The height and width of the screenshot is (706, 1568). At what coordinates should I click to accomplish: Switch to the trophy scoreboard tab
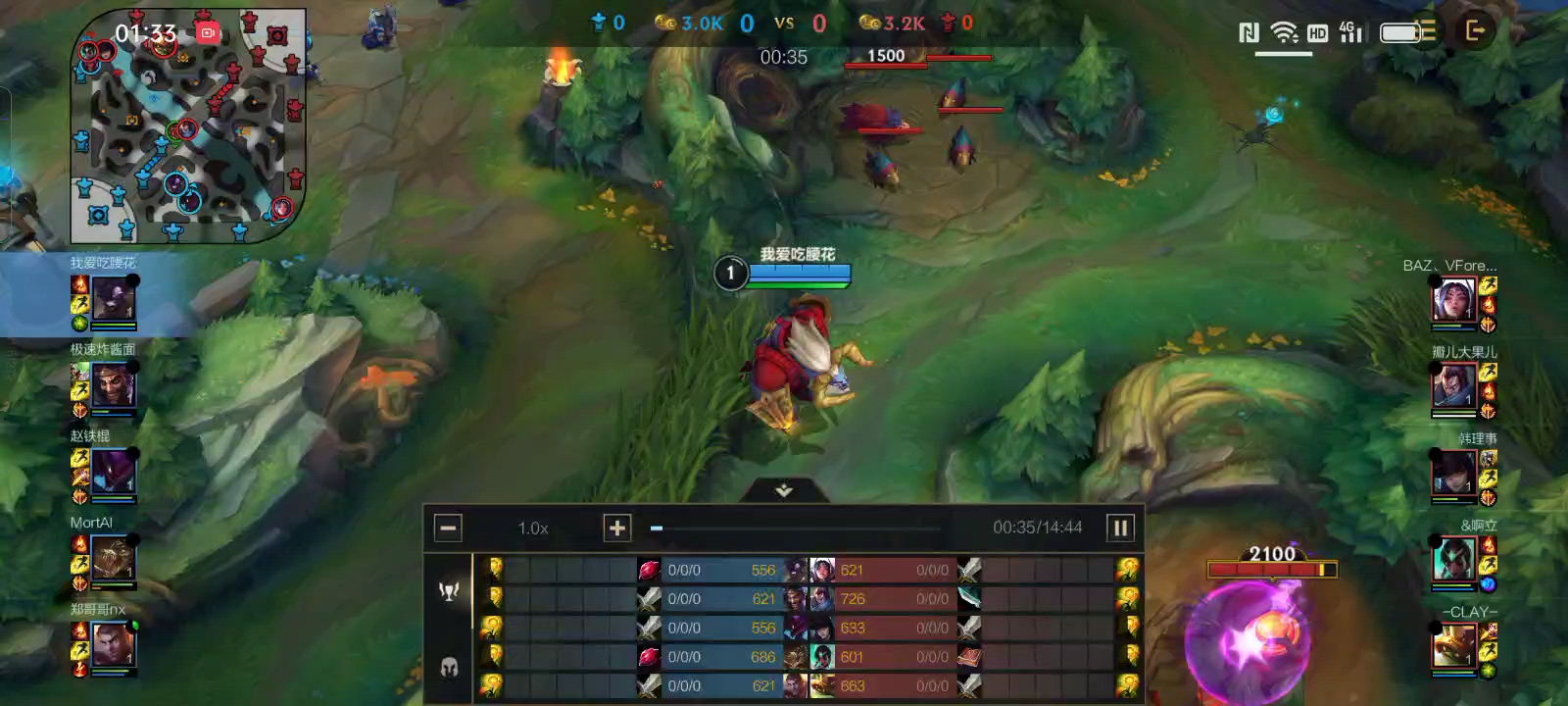pyautogui.click(x=449, y=591)
